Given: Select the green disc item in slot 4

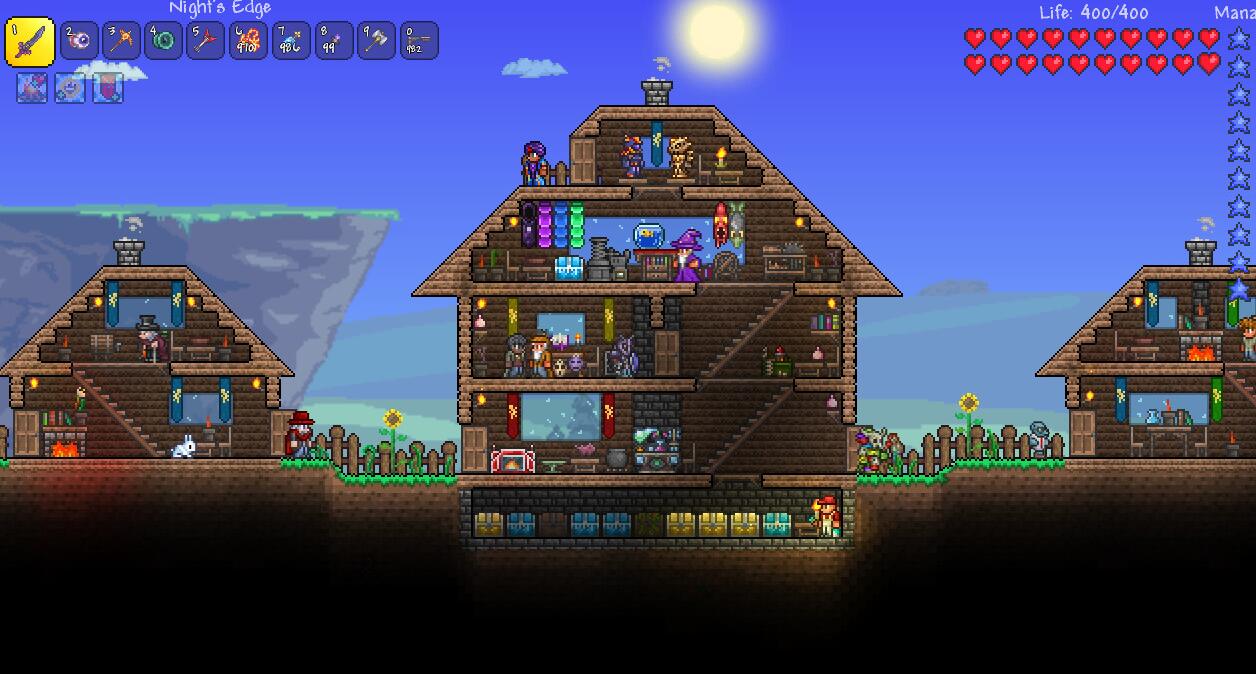Looking at the screenshot, I should pos(163,41).
